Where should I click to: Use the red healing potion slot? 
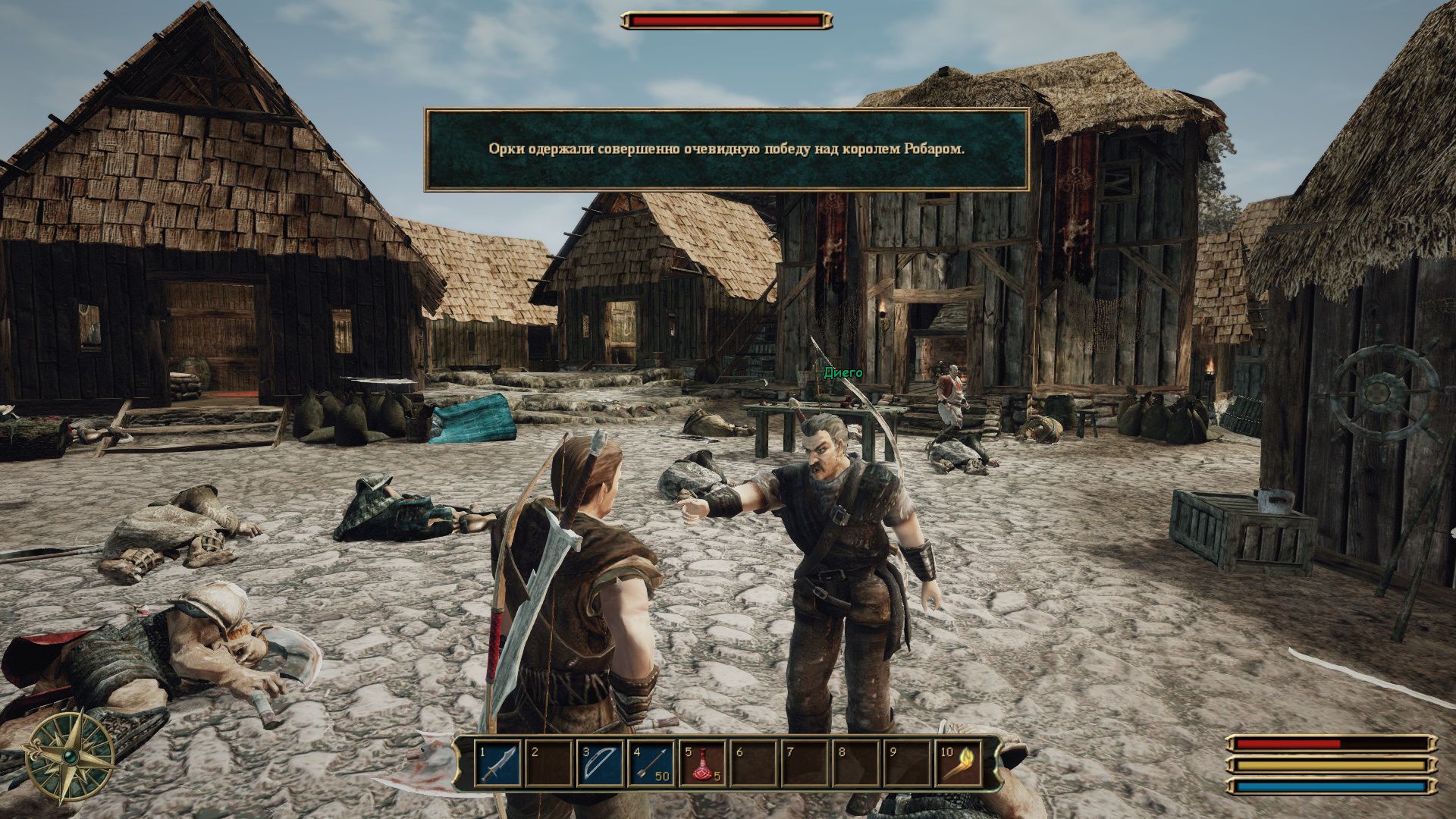(x=703, y=764)
